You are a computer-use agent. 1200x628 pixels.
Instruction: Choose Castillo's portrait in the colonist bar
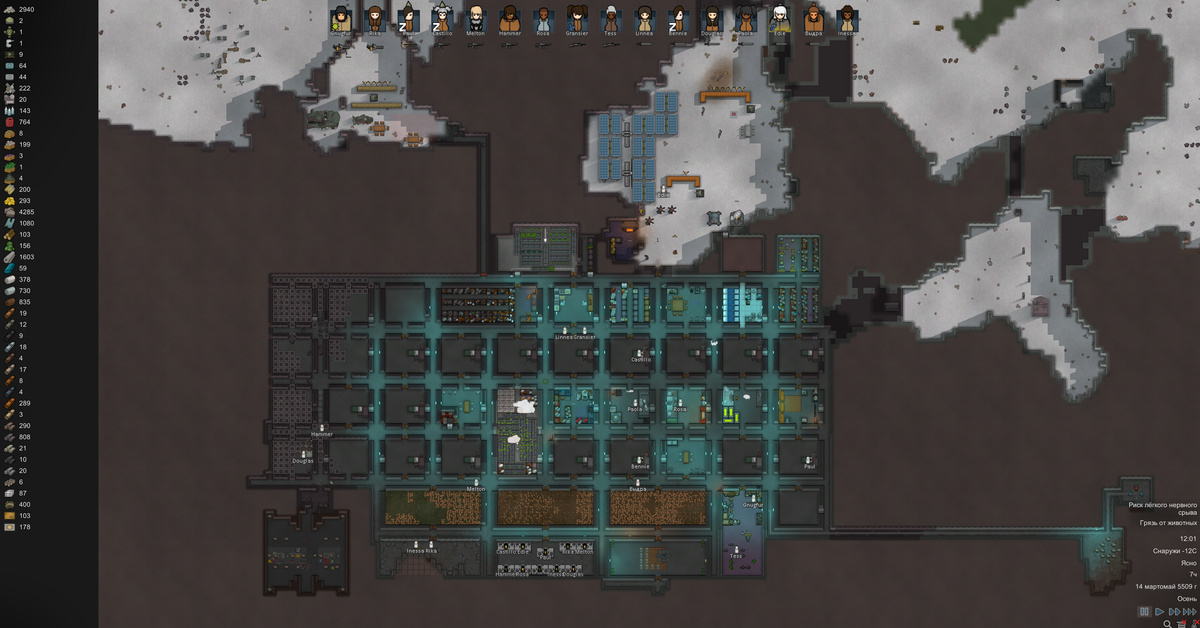point(442,17)
